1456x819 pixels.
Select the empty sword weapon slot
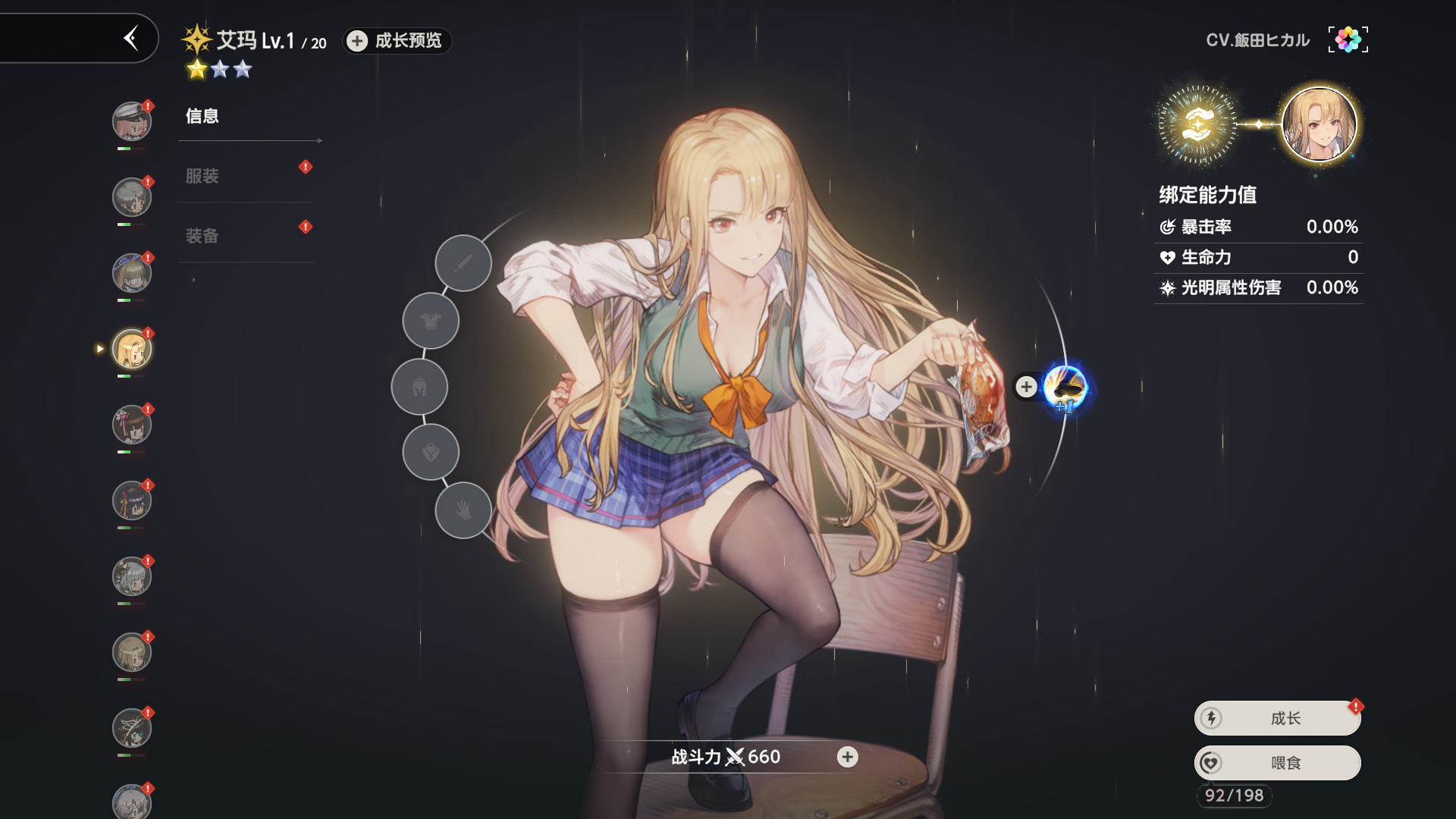coord(463,263)
